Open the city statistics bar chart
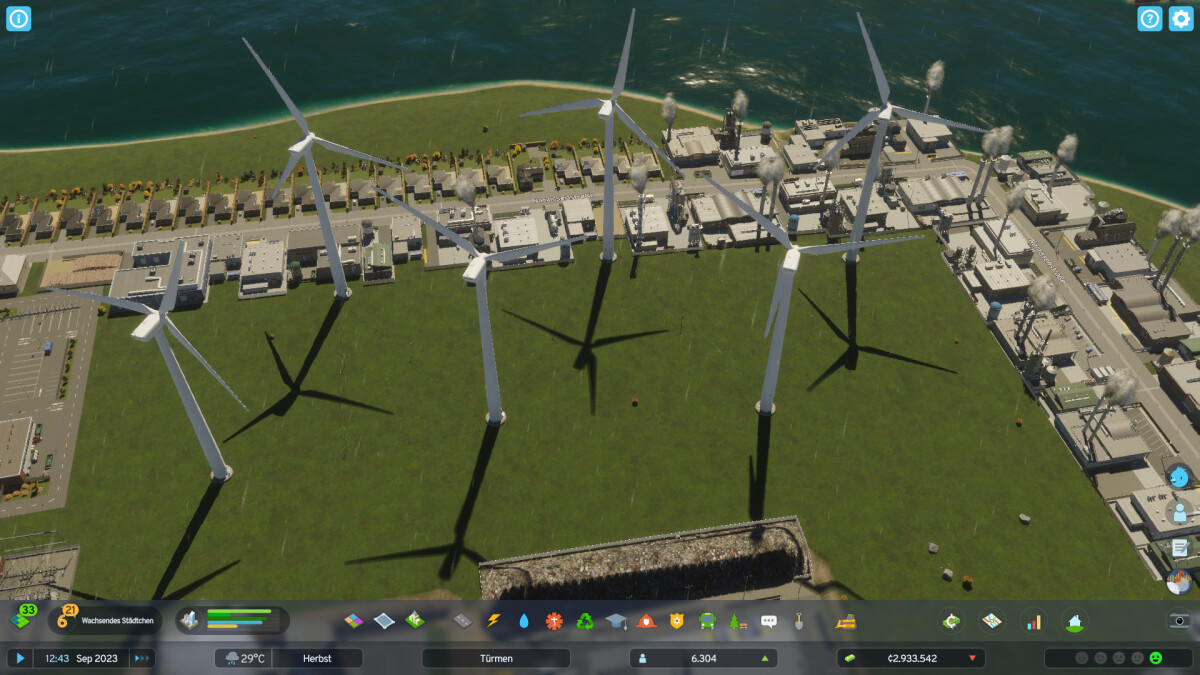 (1033, 622)
